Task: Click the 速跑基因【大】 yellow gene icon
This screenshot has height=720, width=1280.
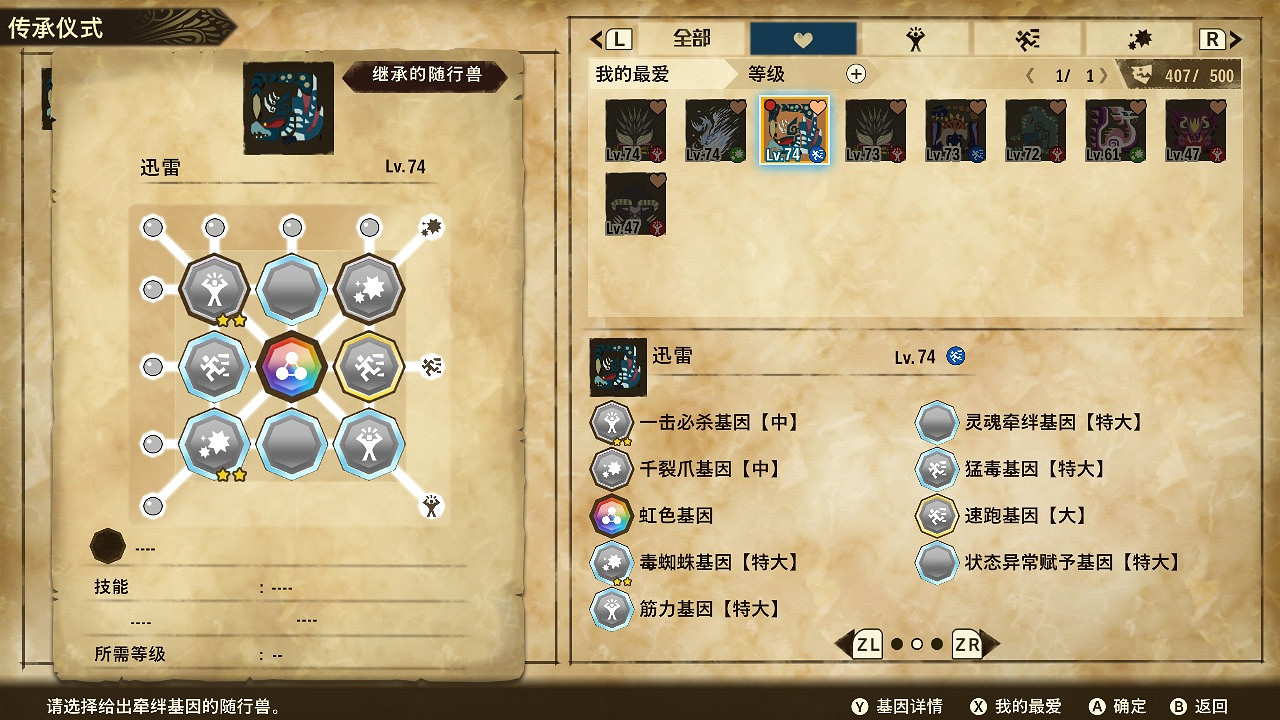Action: coord(937,515)
